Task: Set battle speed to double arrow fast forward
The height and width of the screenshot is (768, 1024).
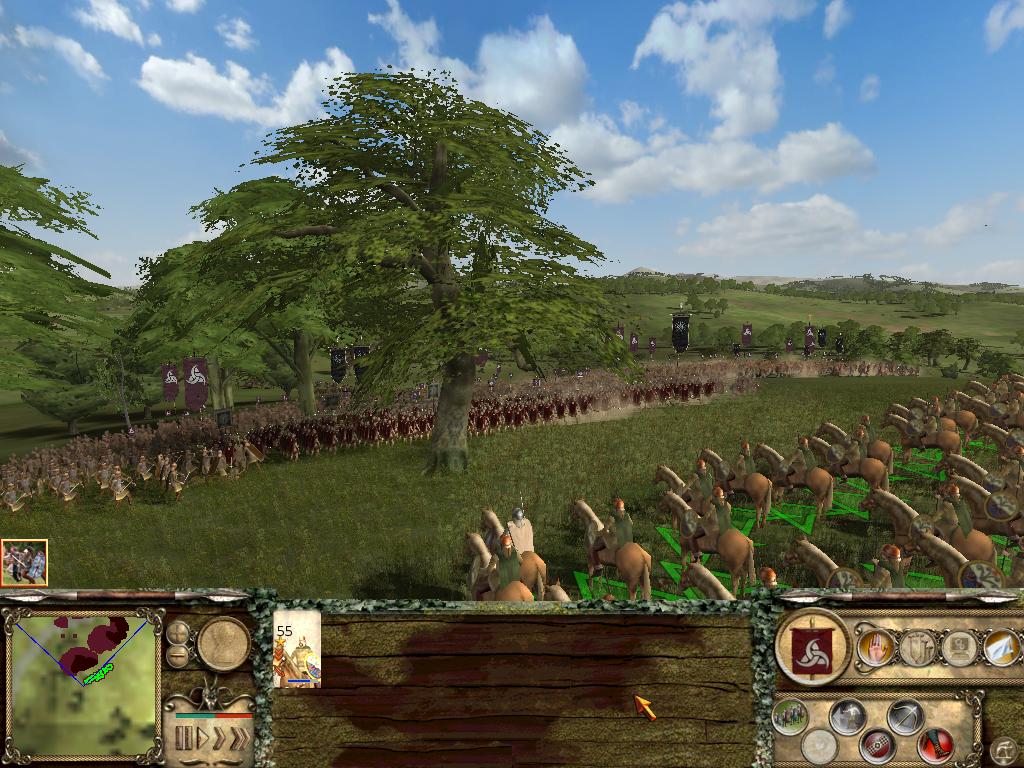Action: point(219,739)
